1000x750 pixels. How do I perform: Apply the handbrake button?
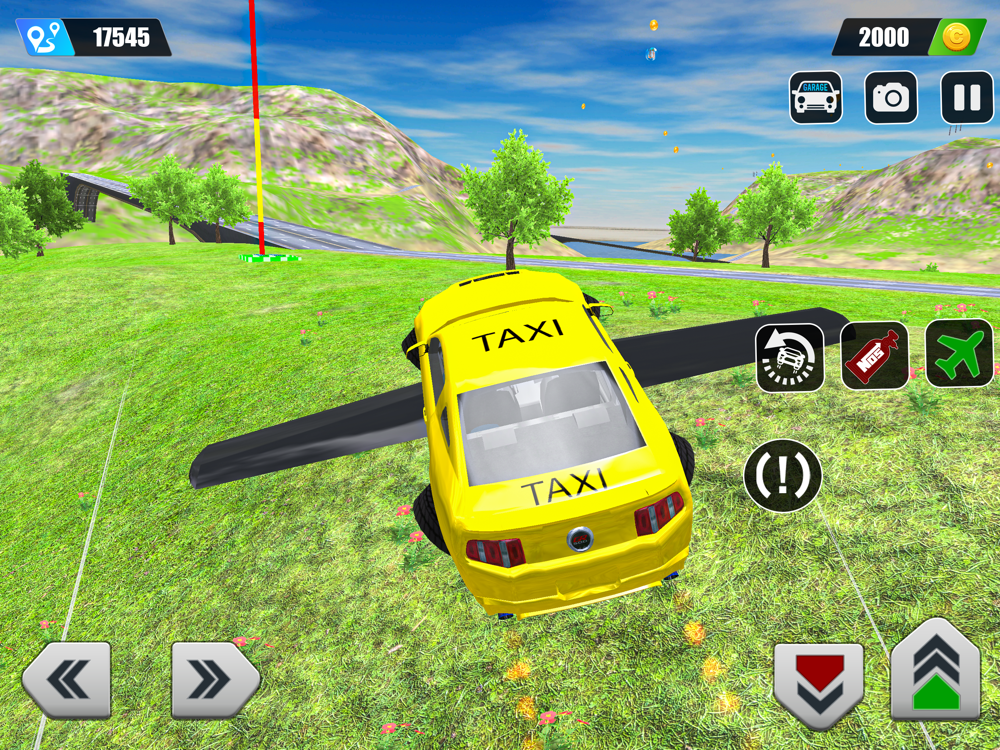click(783, 476)
